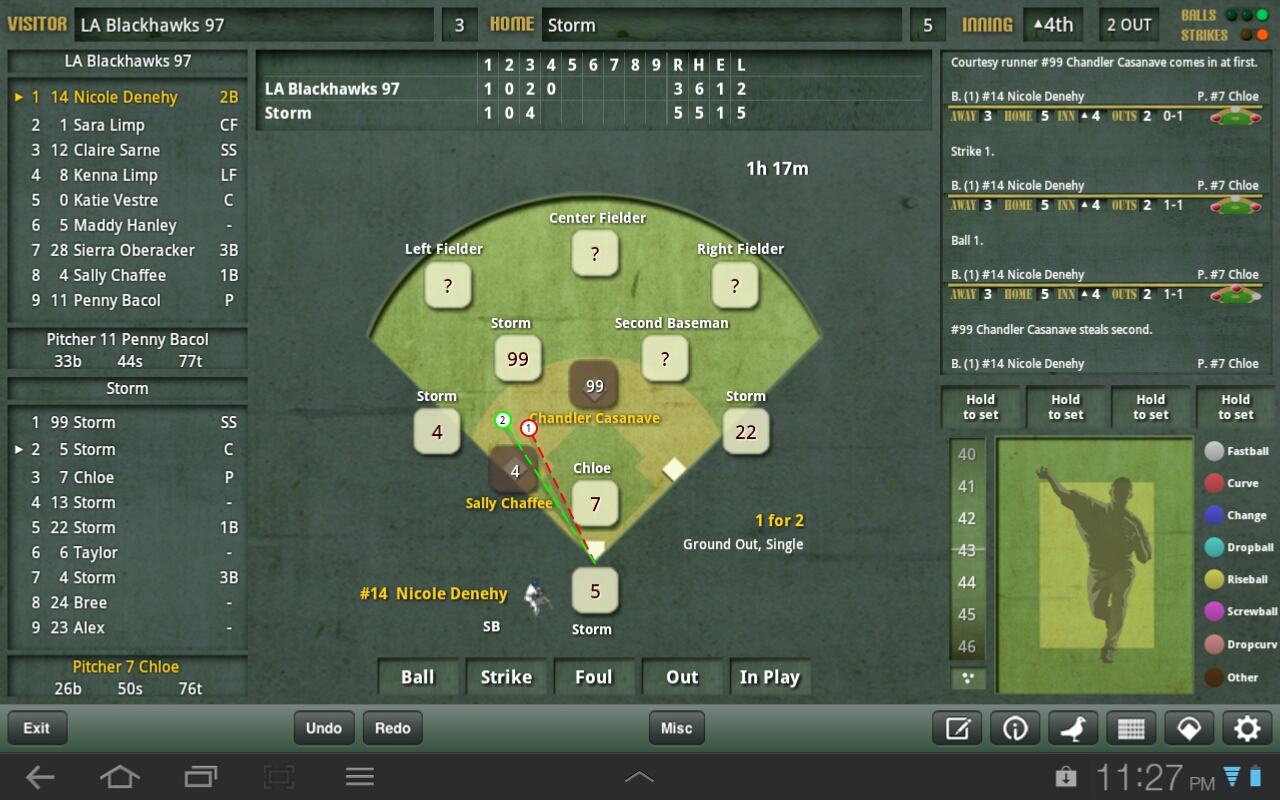Viewport: 1280px width, 800px height.
Task: Tap the info icon in the bottom toolbar
Action: pyautogui.click(x=1015, y=728)
